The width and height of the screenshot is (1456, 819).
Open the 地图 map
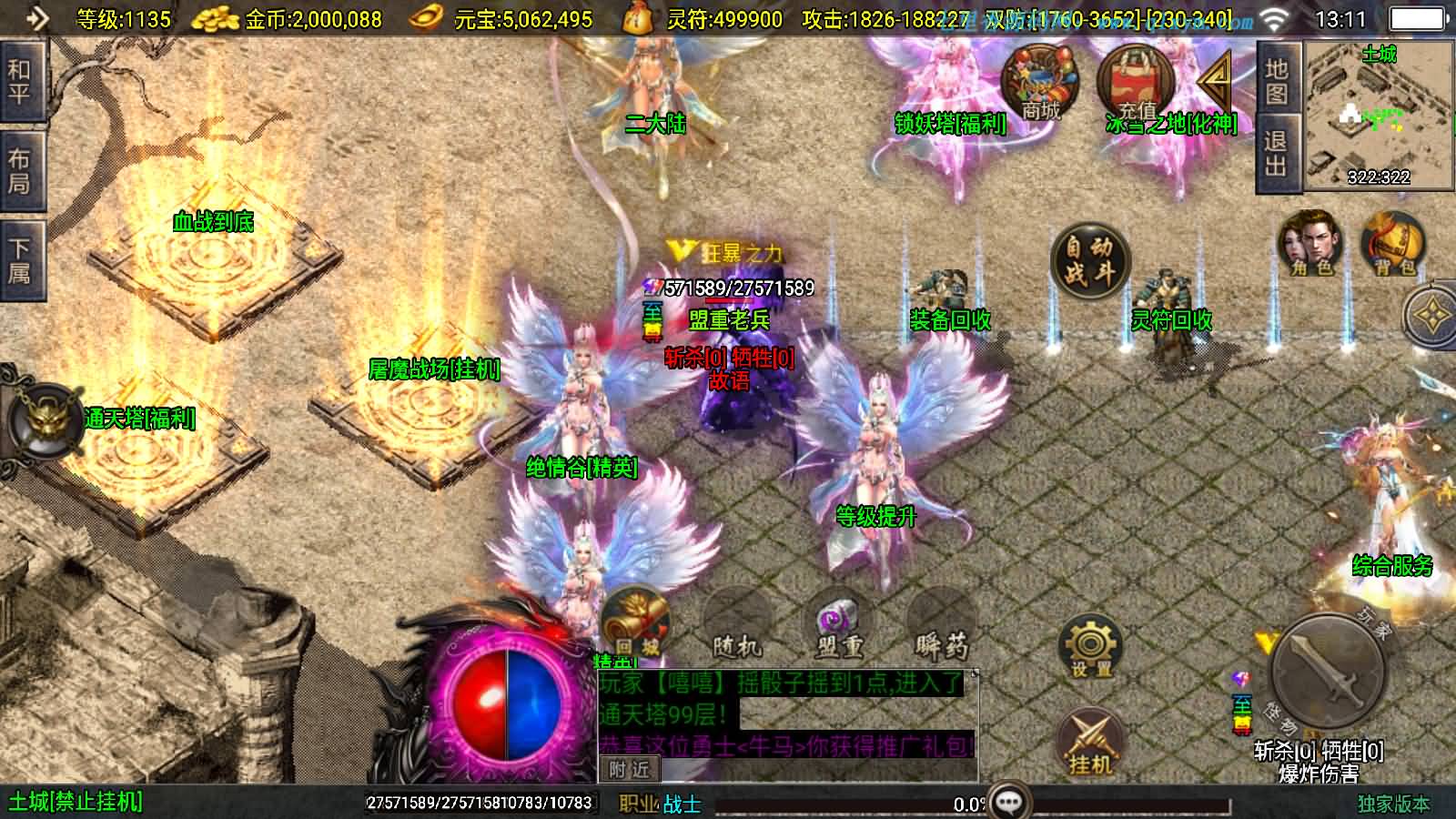1277,81
